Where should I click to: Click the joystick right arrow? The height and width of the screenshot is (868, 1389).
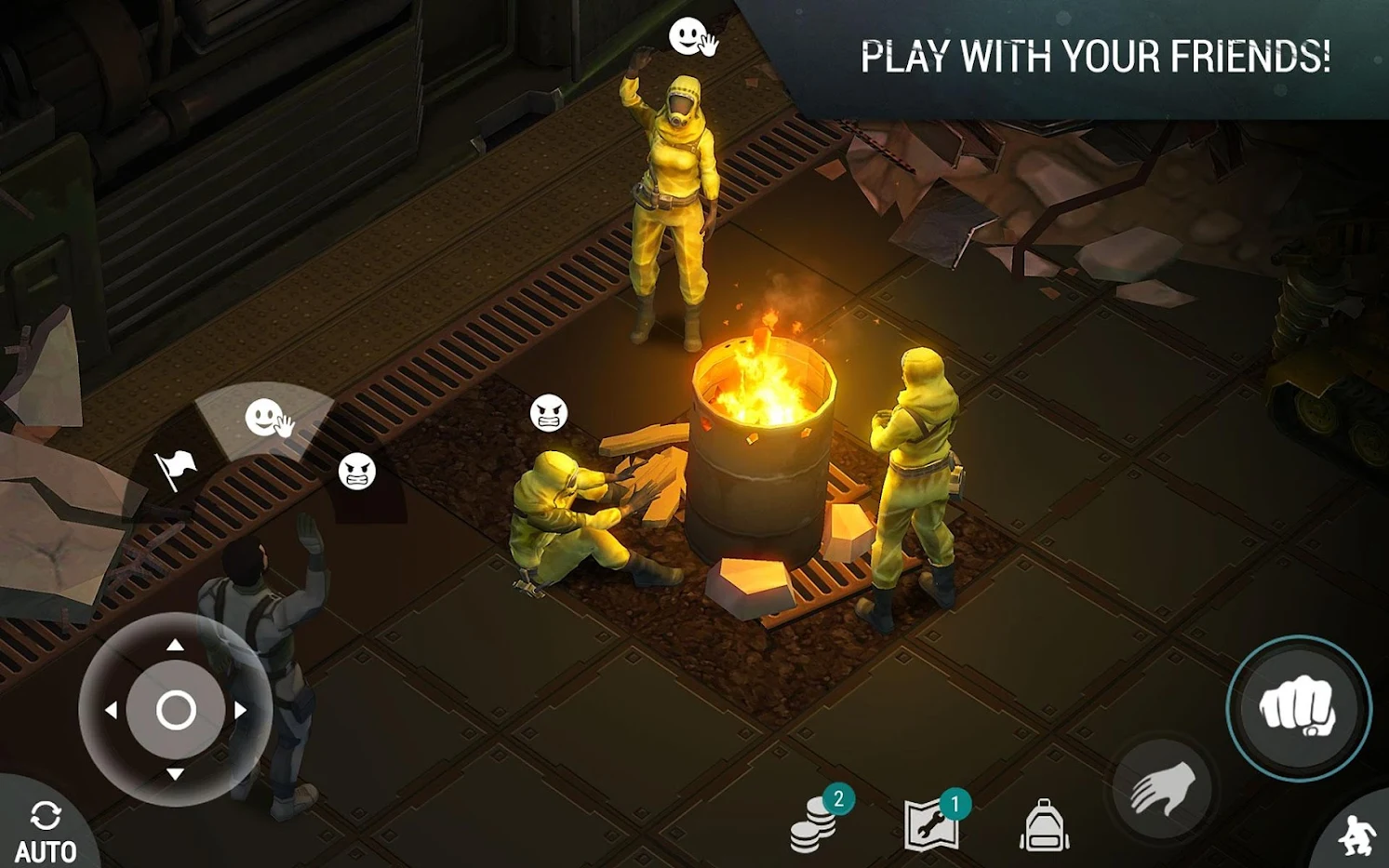coord(241,710)
